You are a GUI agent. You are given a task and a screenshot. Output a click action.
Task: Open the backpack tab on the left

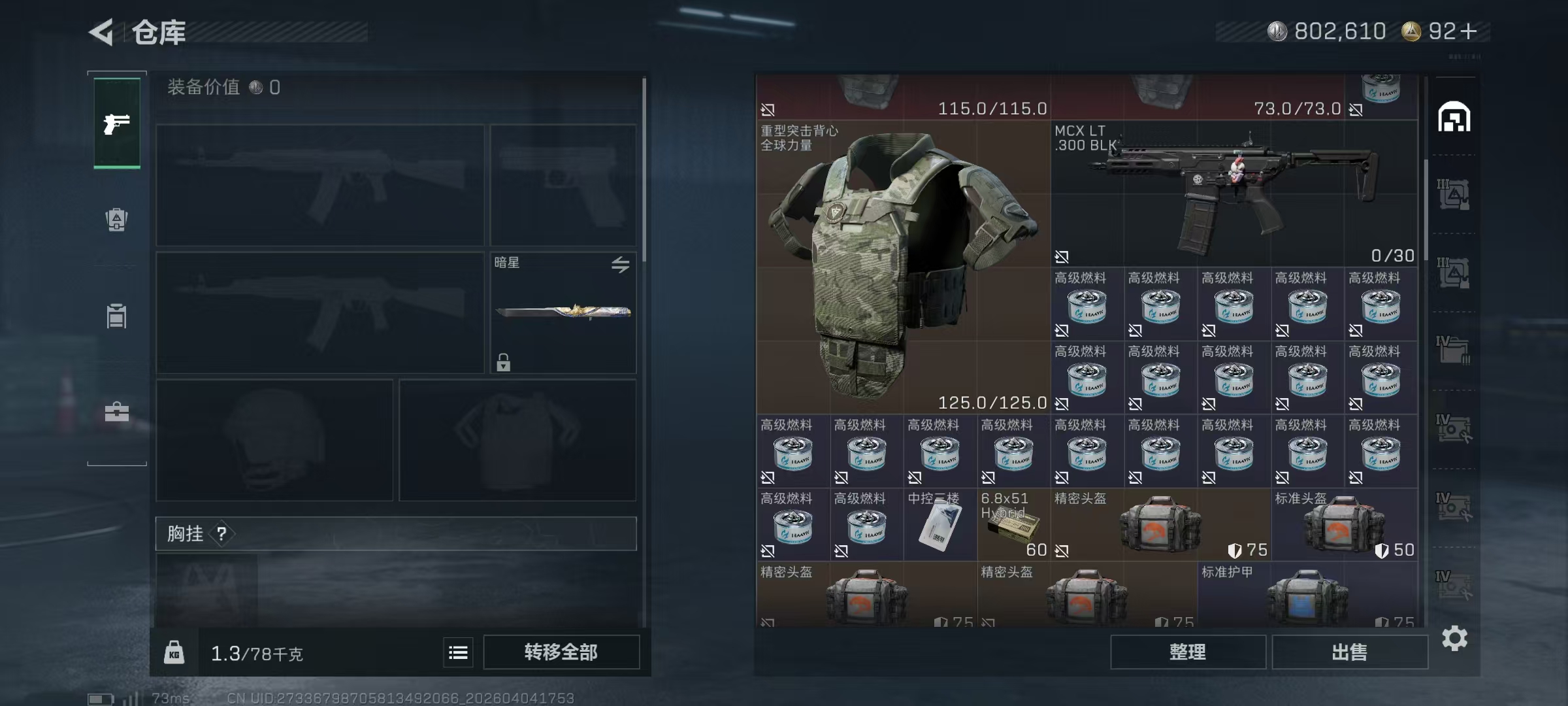[117, 220]
